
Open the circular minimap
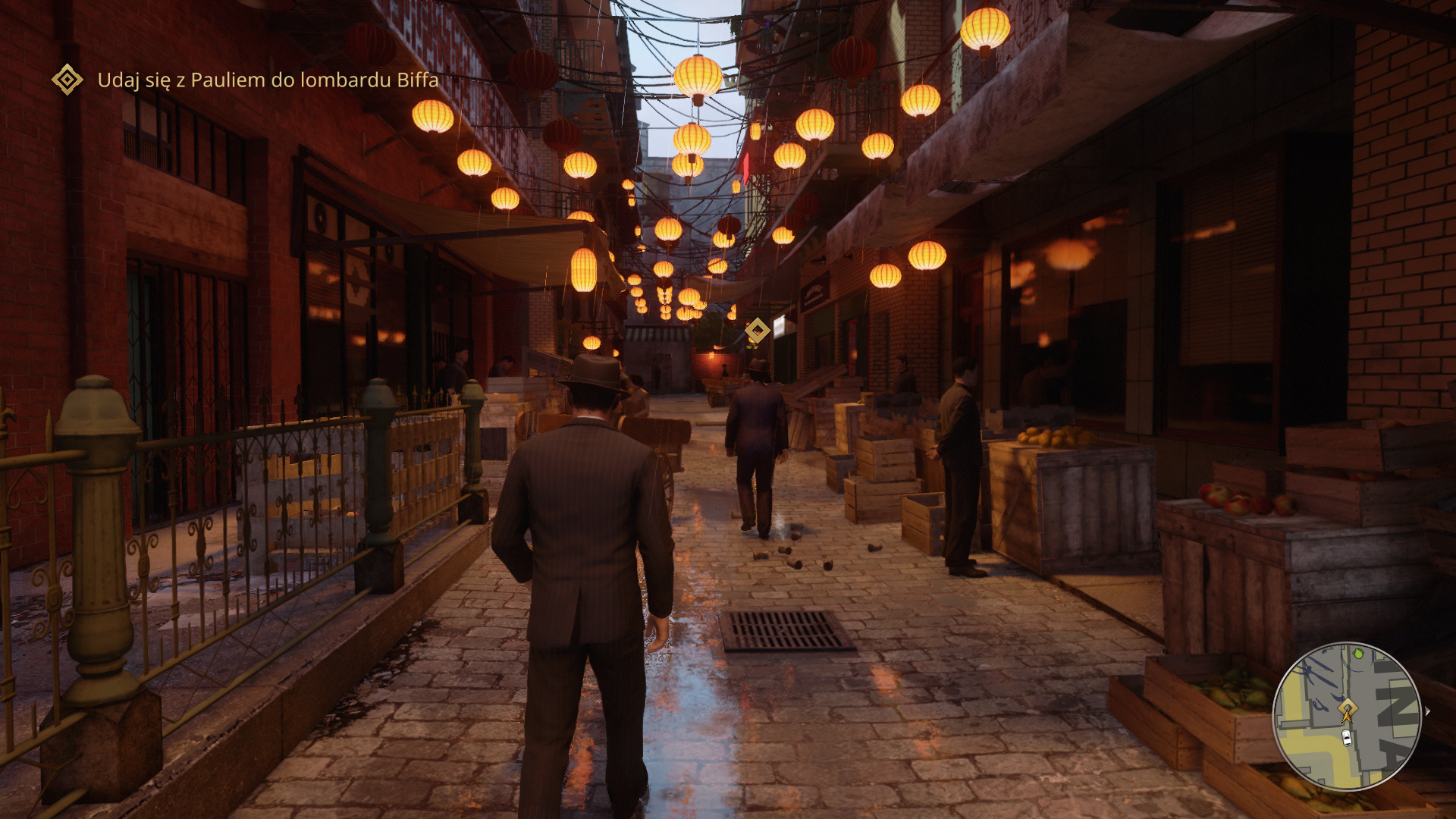[1346, 717]
